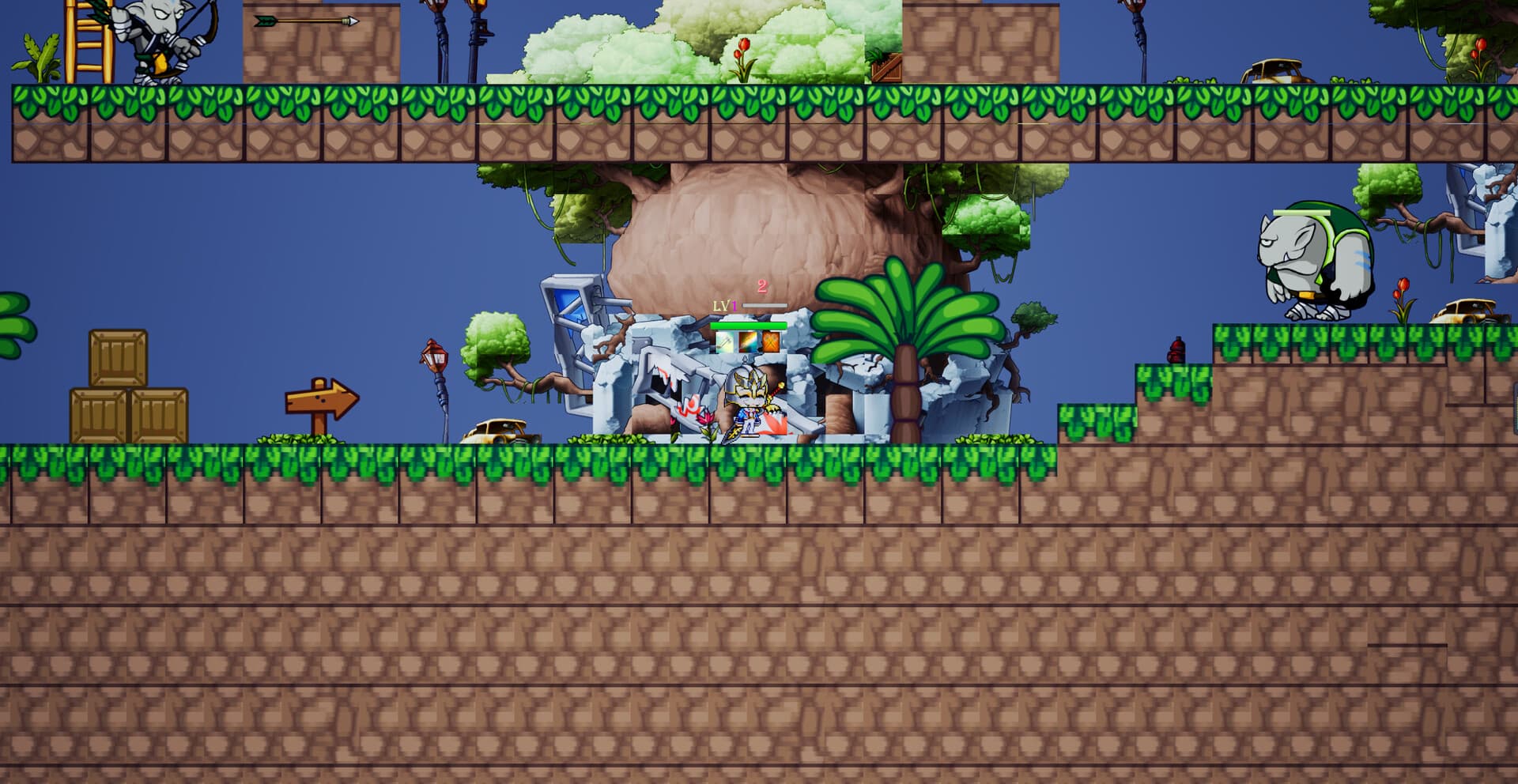Image resolution: width=1518 pixels, height=784 pixels.
Task: Click the glowing sword skill icon
Action: click(x=748, y=342)
